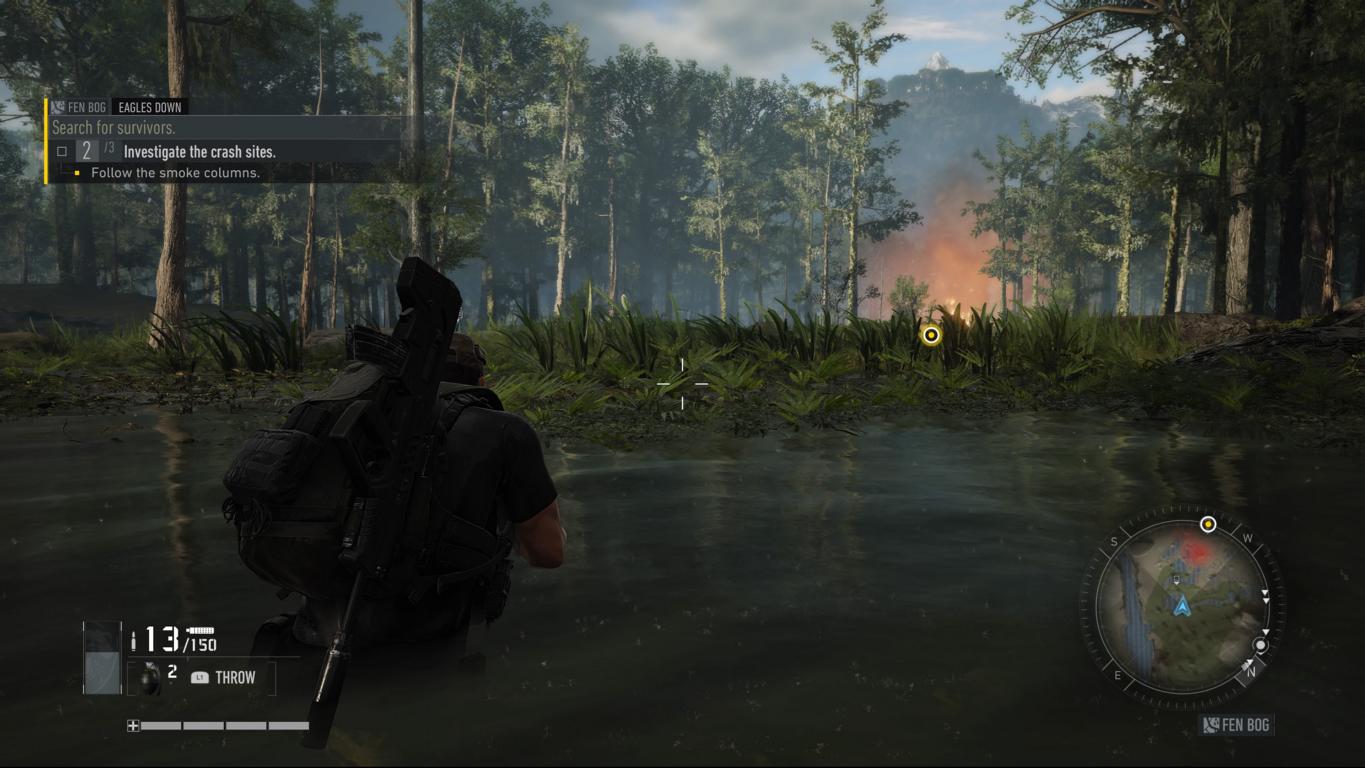Open the circular minimap

(1182, 607)
